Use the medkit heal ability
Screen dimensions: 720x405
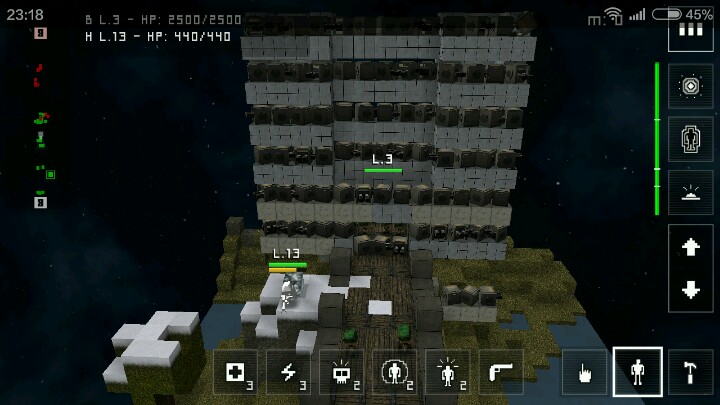[x=235, y=372]
